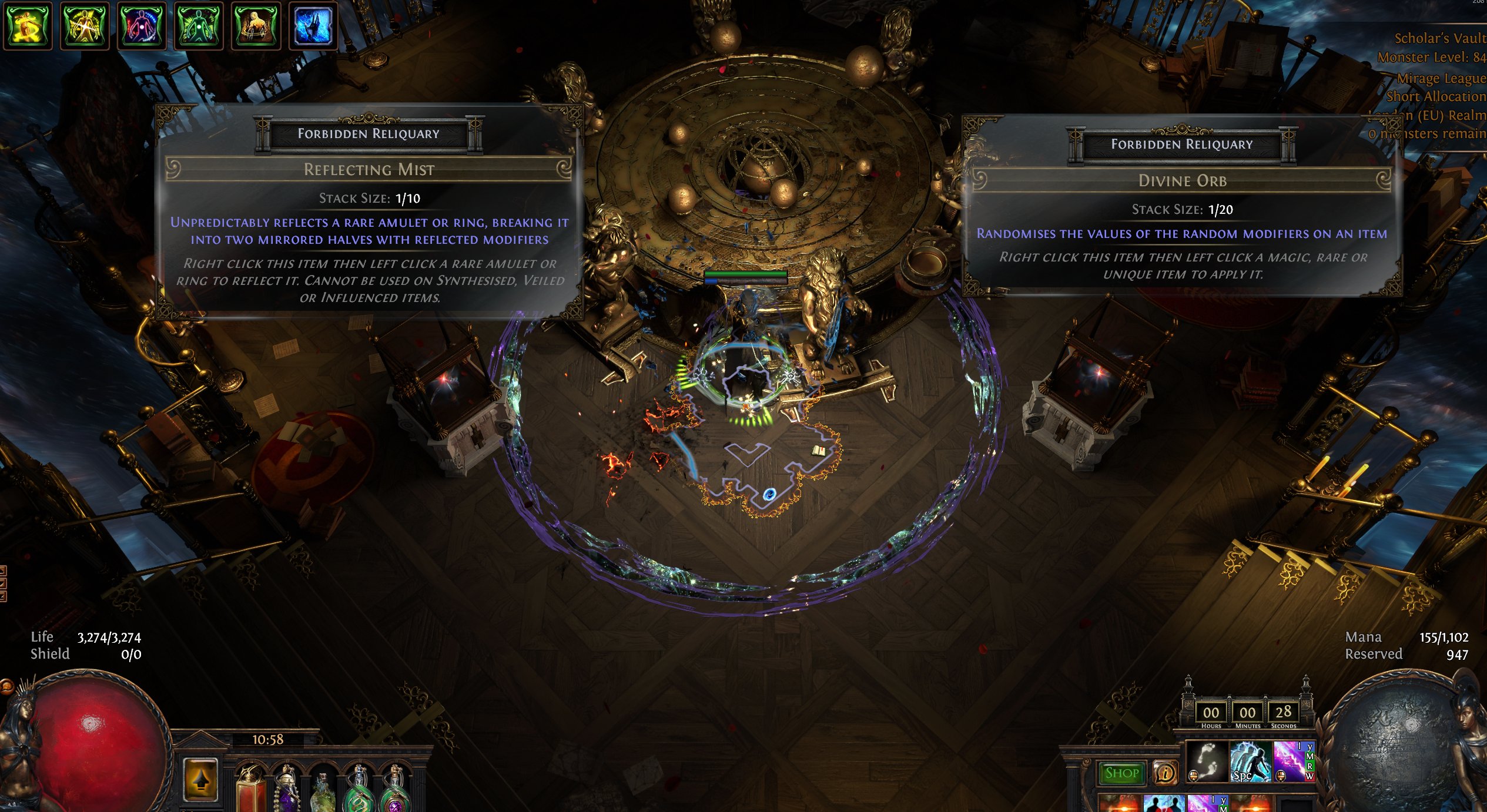
Task: Click the gold level-up arrow button
Action: pyautogui.click(x=201, y=780)
